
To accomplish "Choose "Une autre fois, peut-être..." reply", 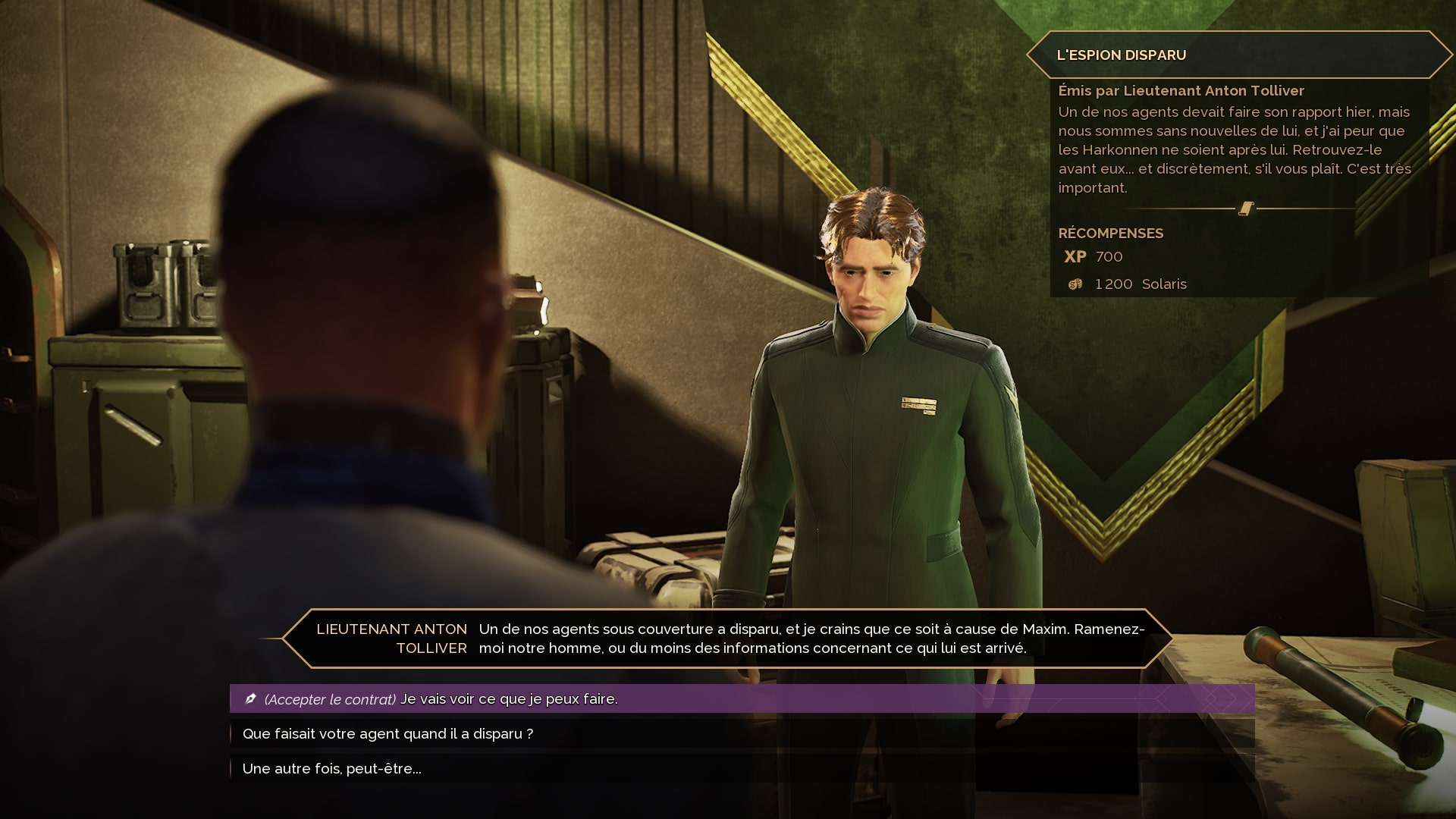I will [331, 768].
